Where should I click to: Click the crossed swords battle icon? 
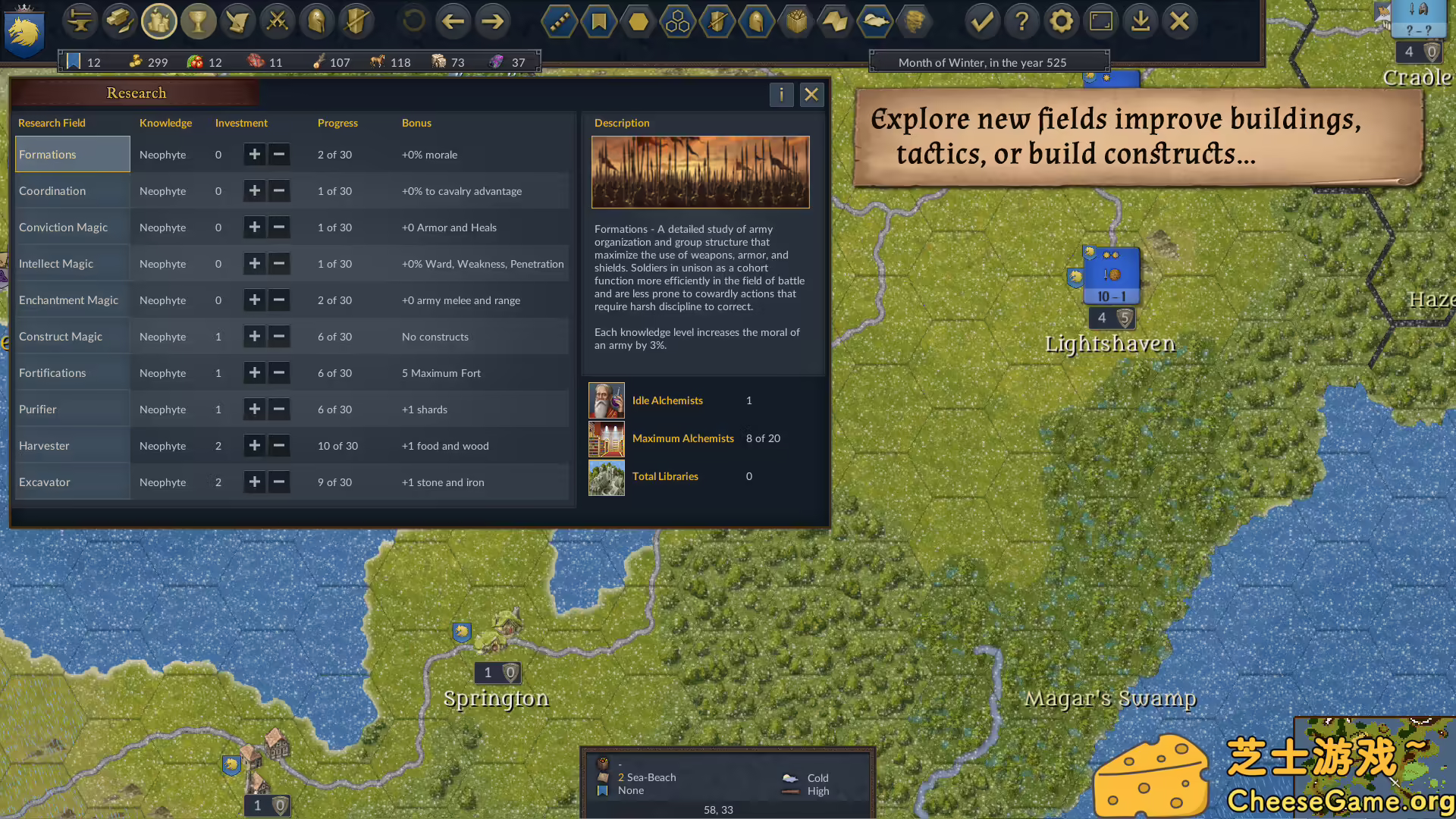[x=277, y=21]
